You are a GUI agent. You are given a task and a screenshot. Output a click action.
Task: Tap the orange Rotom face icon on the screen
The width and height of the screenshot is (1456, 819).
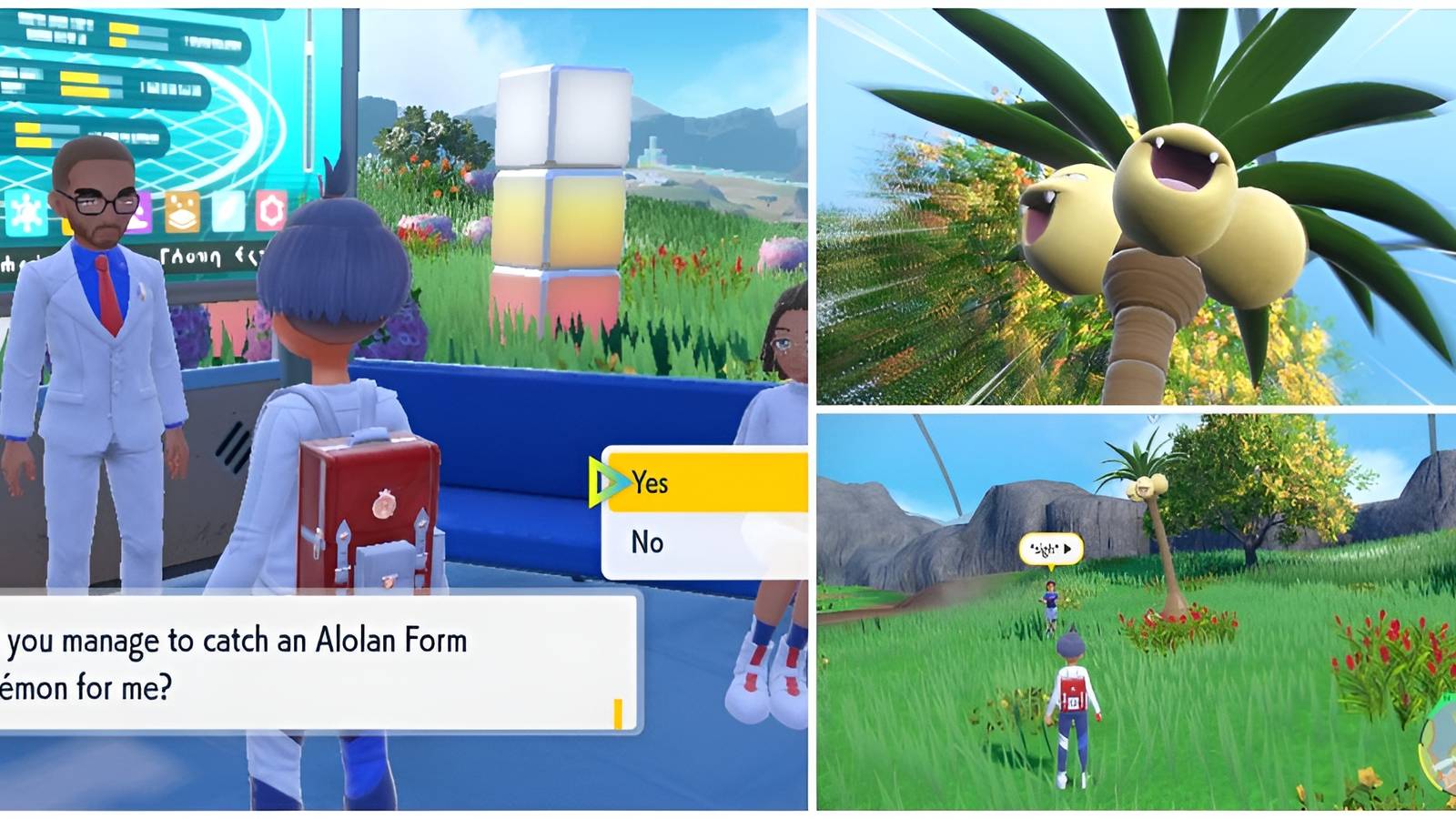click(181, 213)
